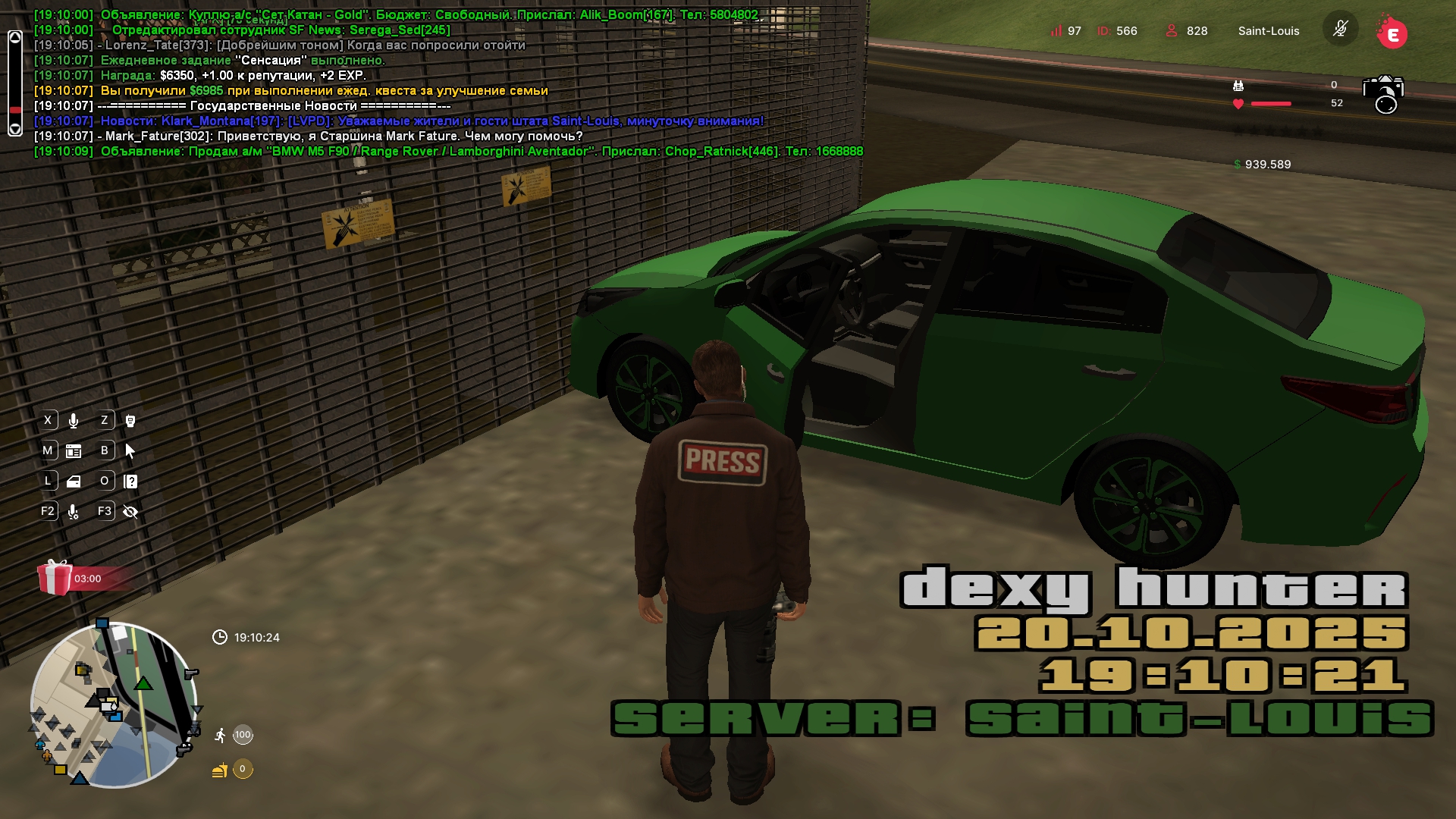This screenshot has width=1456, height=819.
Task: Open the red gift box reward
Action: click(x=55, y=578)
